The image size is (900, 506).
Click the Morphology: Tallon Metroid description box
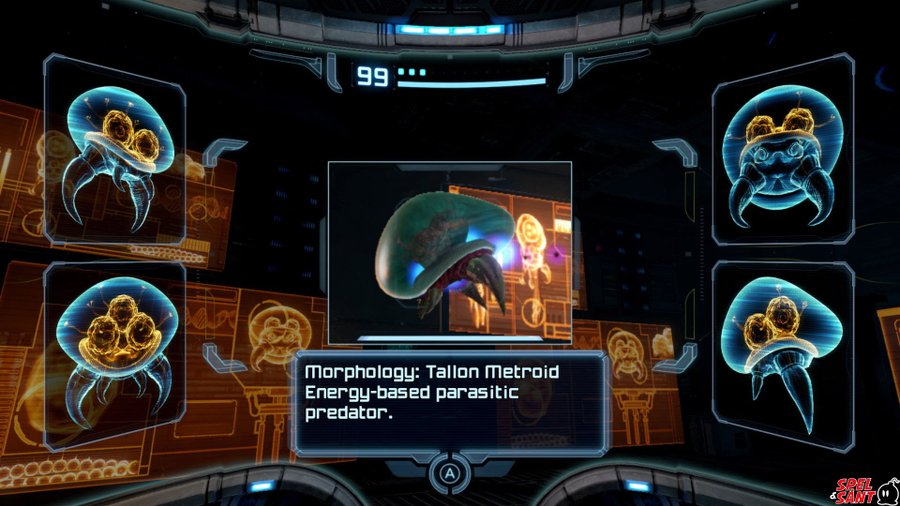point(450,401)
